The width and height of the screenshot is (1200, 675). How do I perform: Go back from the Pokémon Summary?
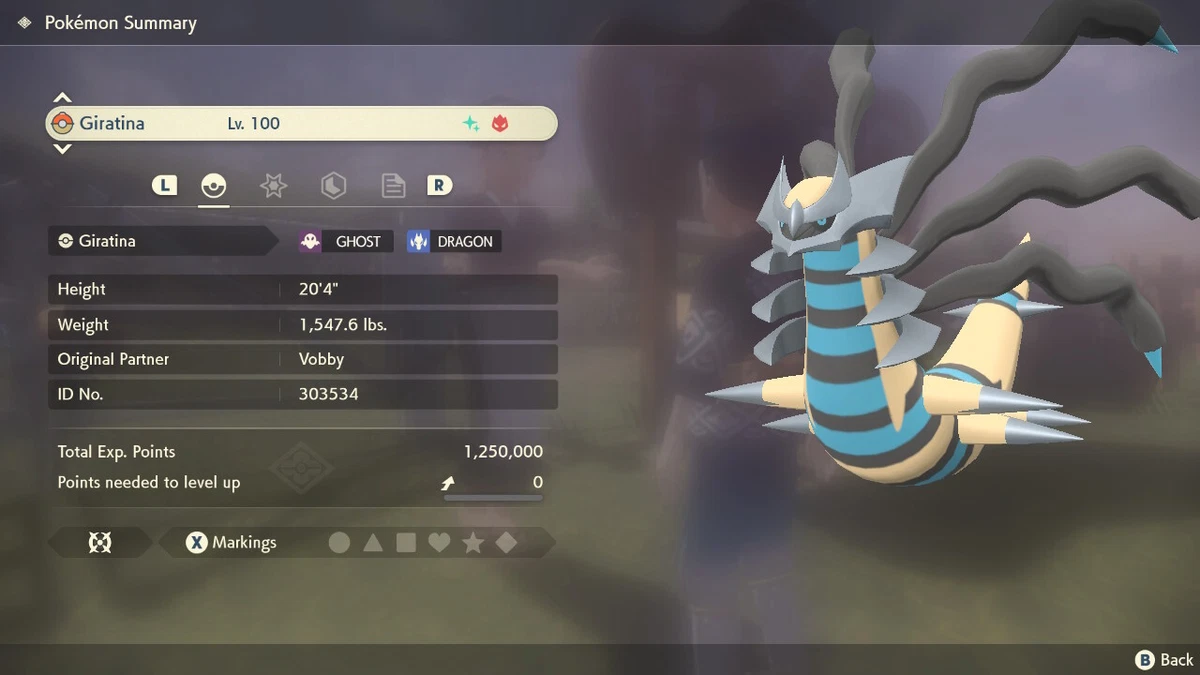coord(1164,659)
